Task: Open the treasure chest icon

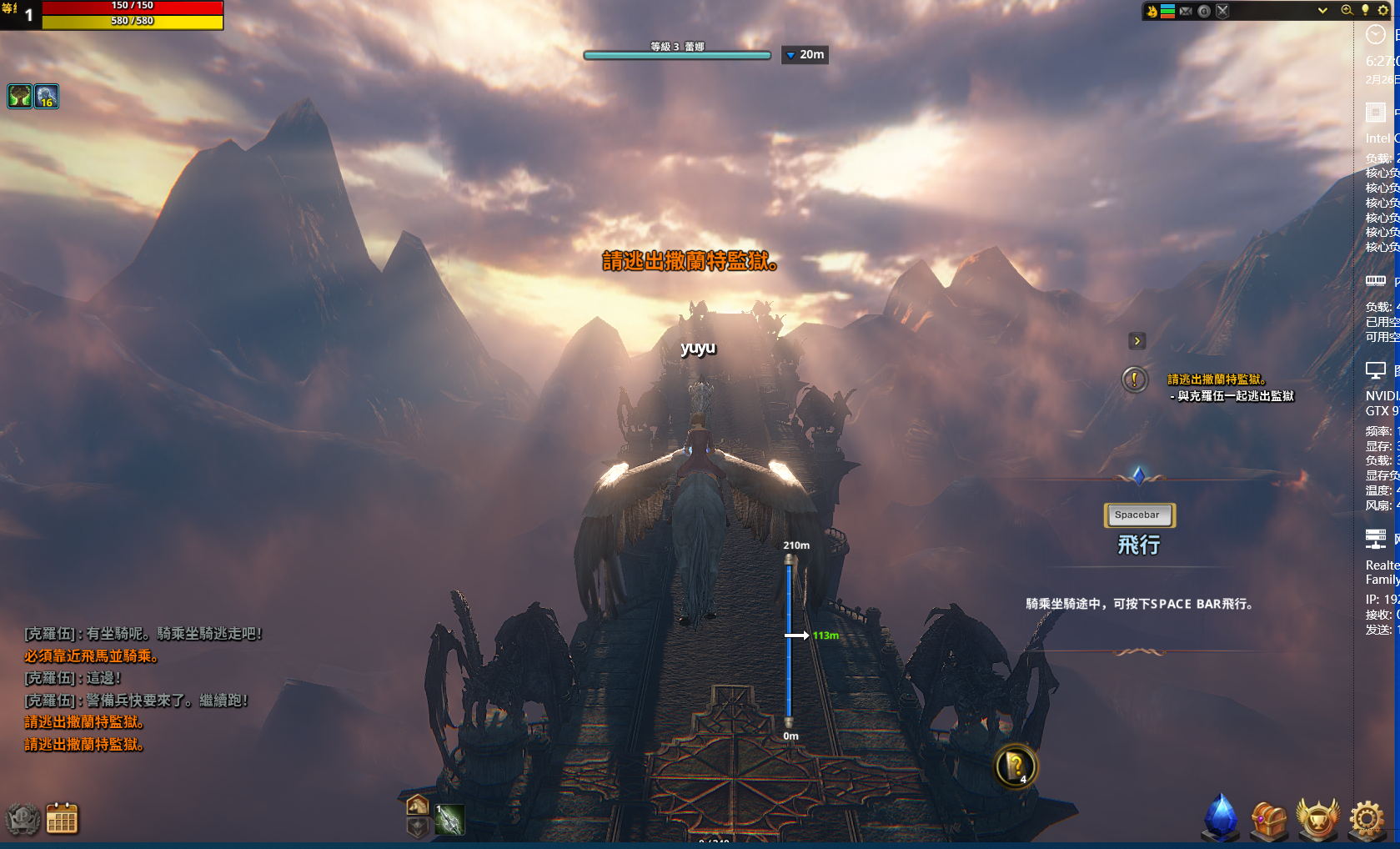Action: tap(1268, 819)
